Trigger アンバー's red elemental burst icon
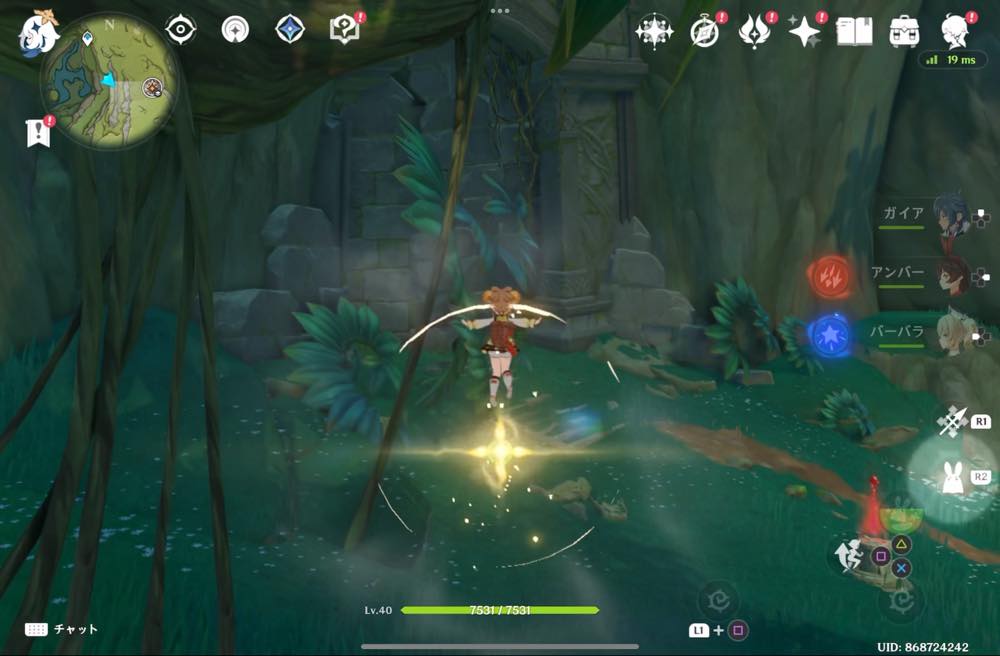The image size is (1000, 656). coord(829,273)
